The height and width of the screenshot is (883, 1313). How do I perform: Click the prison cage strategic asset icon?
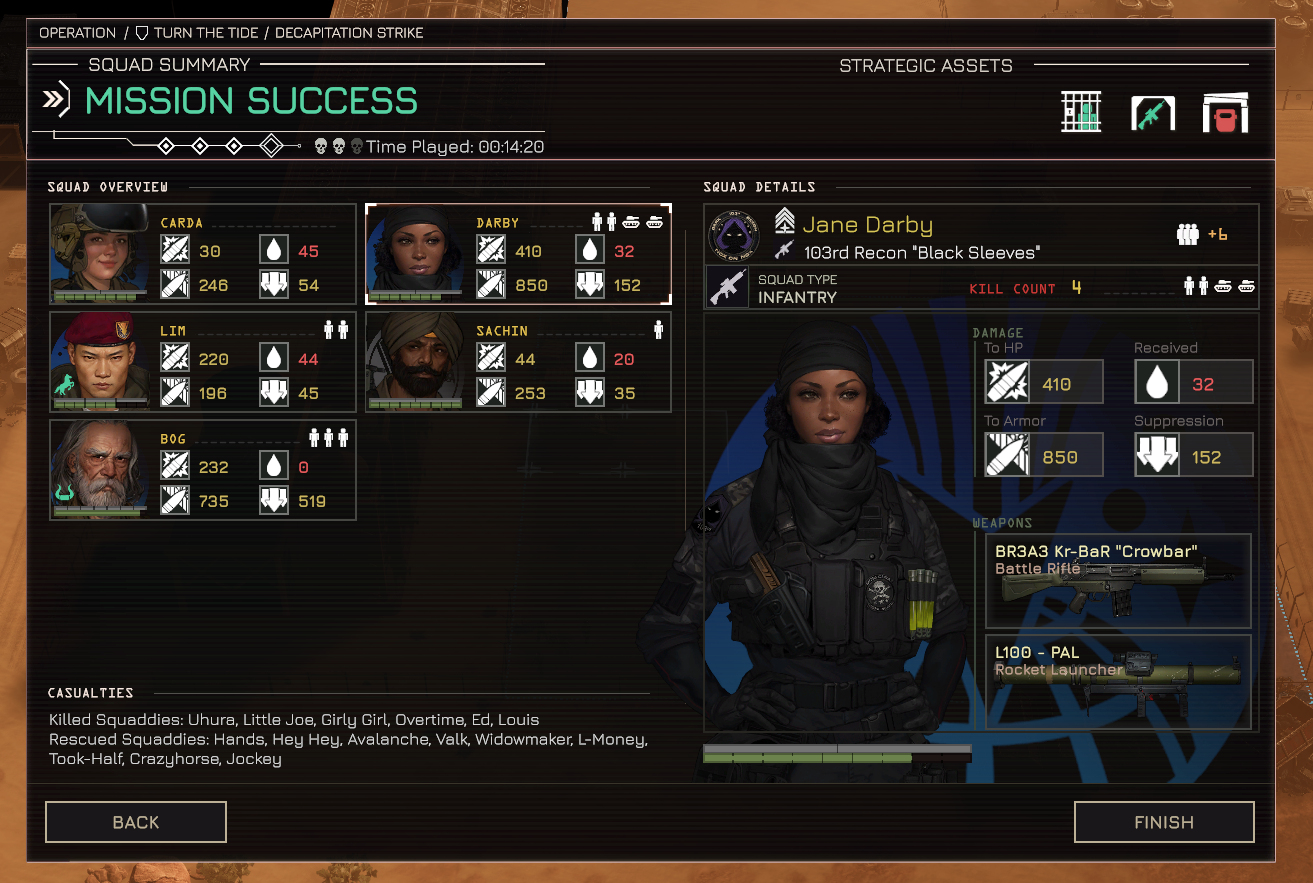[x=1081, y=112]
